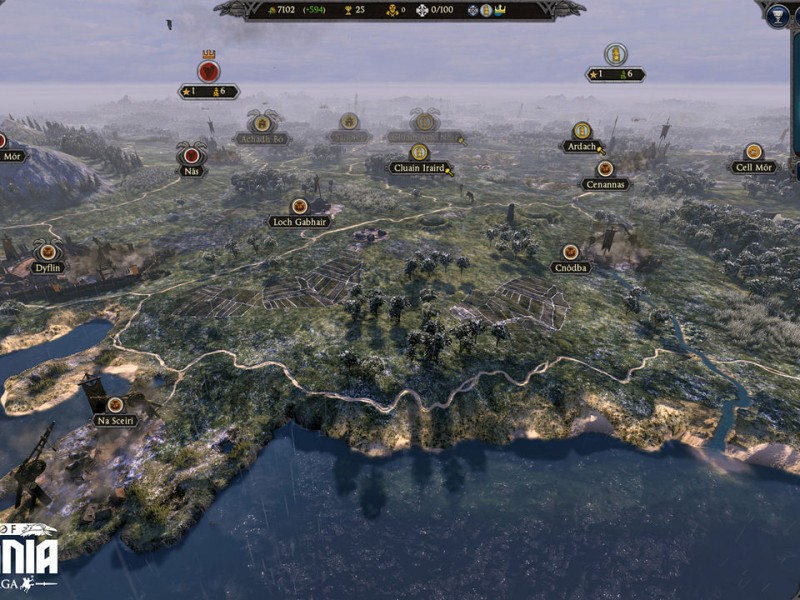Click the Achadh Bó settlement label

[260, 138]
